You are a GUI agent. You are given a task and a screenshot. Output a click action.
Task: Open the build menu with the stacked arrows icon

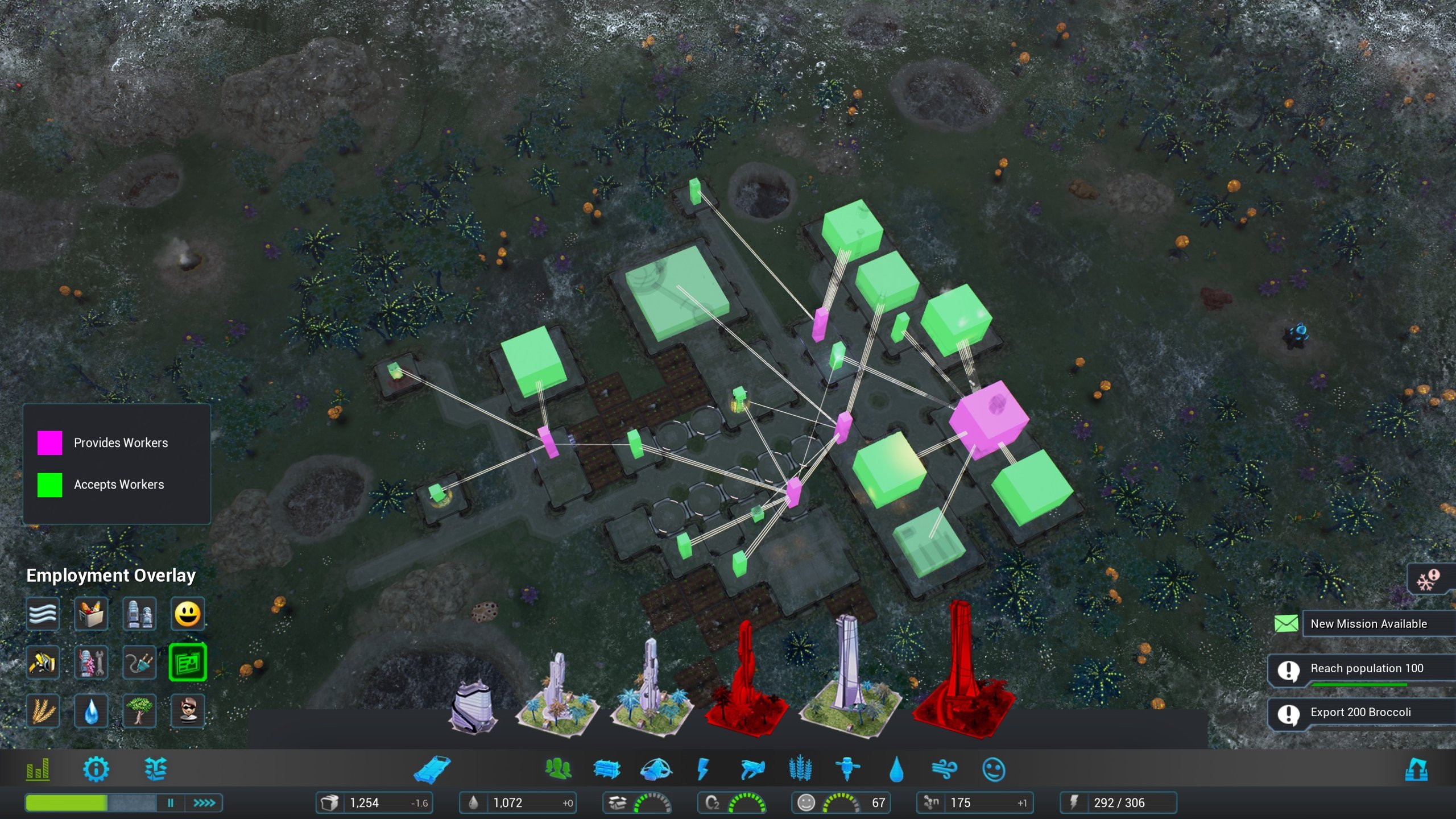(x=158, y=770)
